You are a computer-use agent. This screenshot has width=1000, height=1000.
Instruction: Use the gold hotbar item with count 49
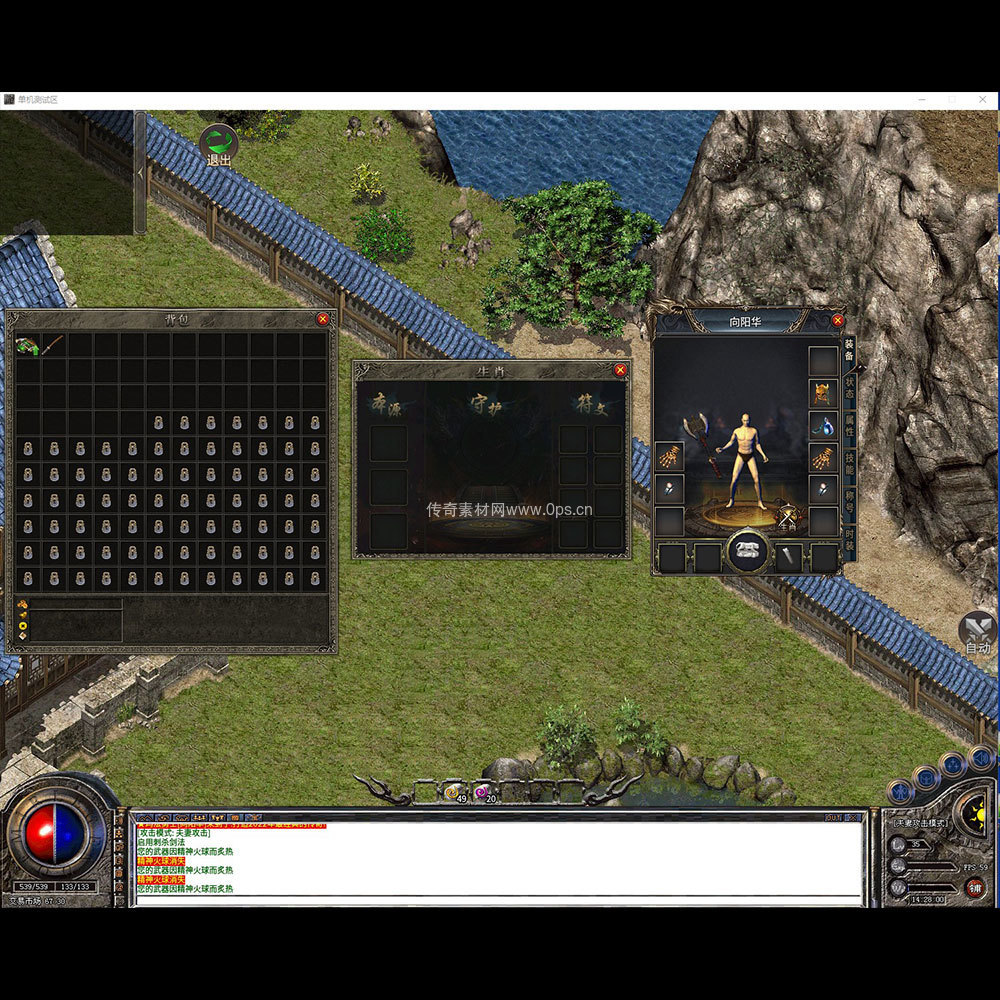pyautogui.click(x=453, y=792)
